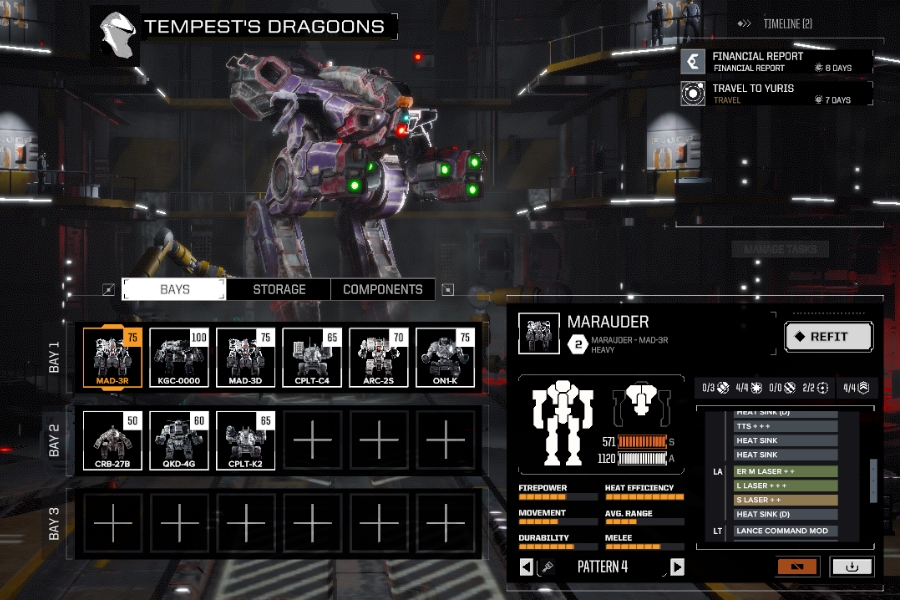Viewport: 900px width, 600px height.
Task: Select the Lance Command Mod component
Action: click(x=785, y=531)
